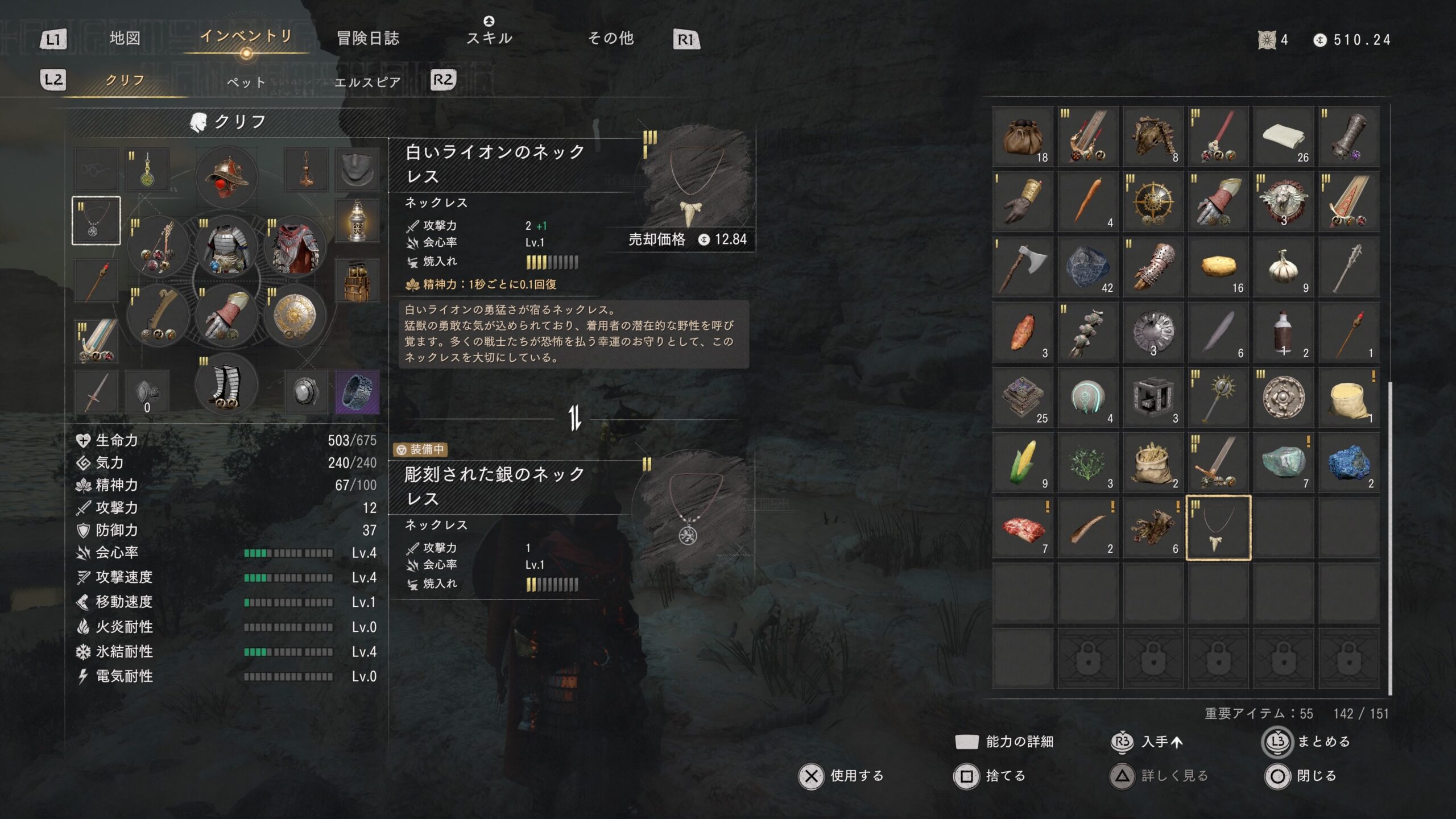Screen dimensions: 1456x819
Task: Select the leather pouch inventory slot
Action: [1022, 136]
